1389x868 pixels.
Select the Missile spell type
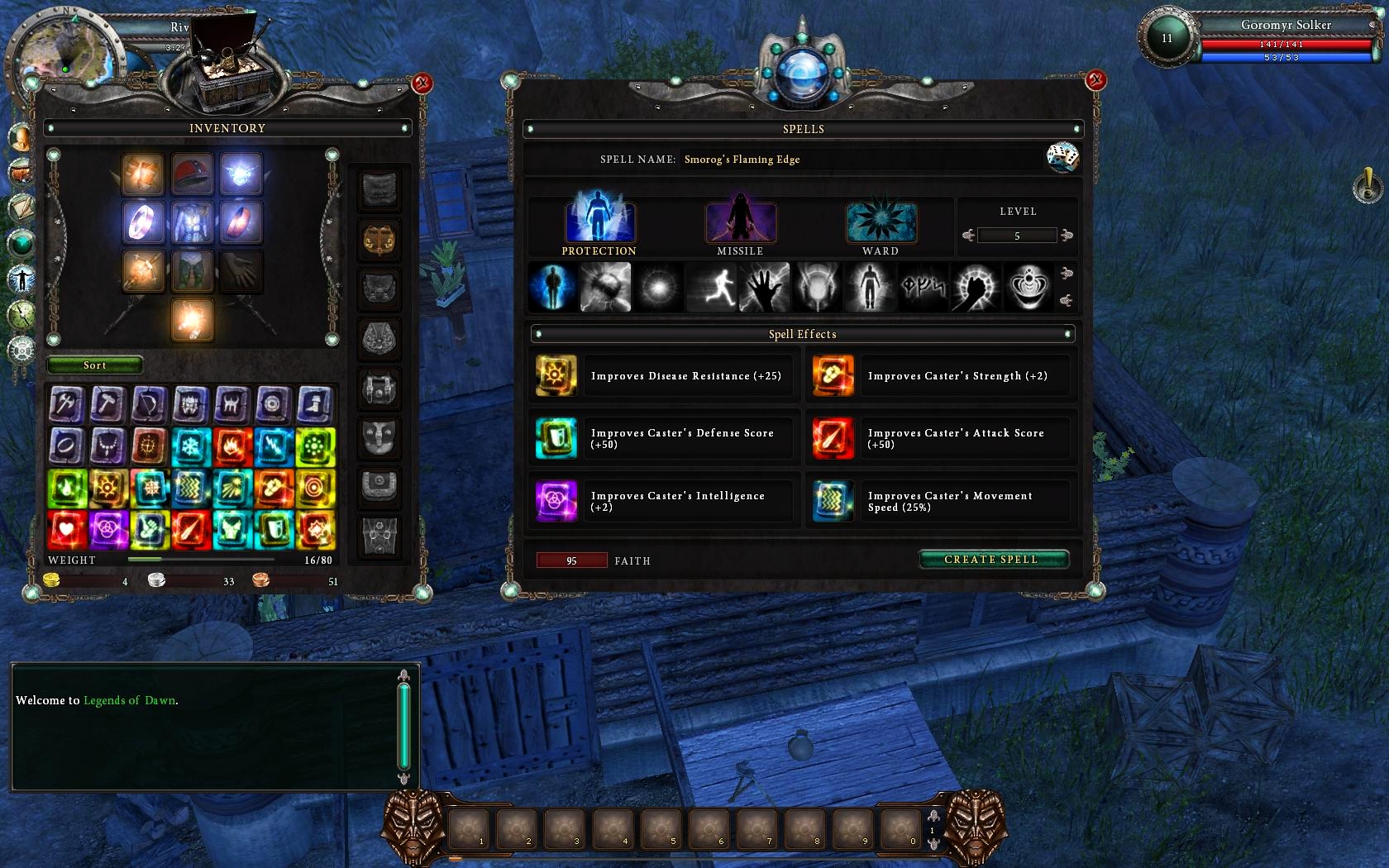point(740,222)
